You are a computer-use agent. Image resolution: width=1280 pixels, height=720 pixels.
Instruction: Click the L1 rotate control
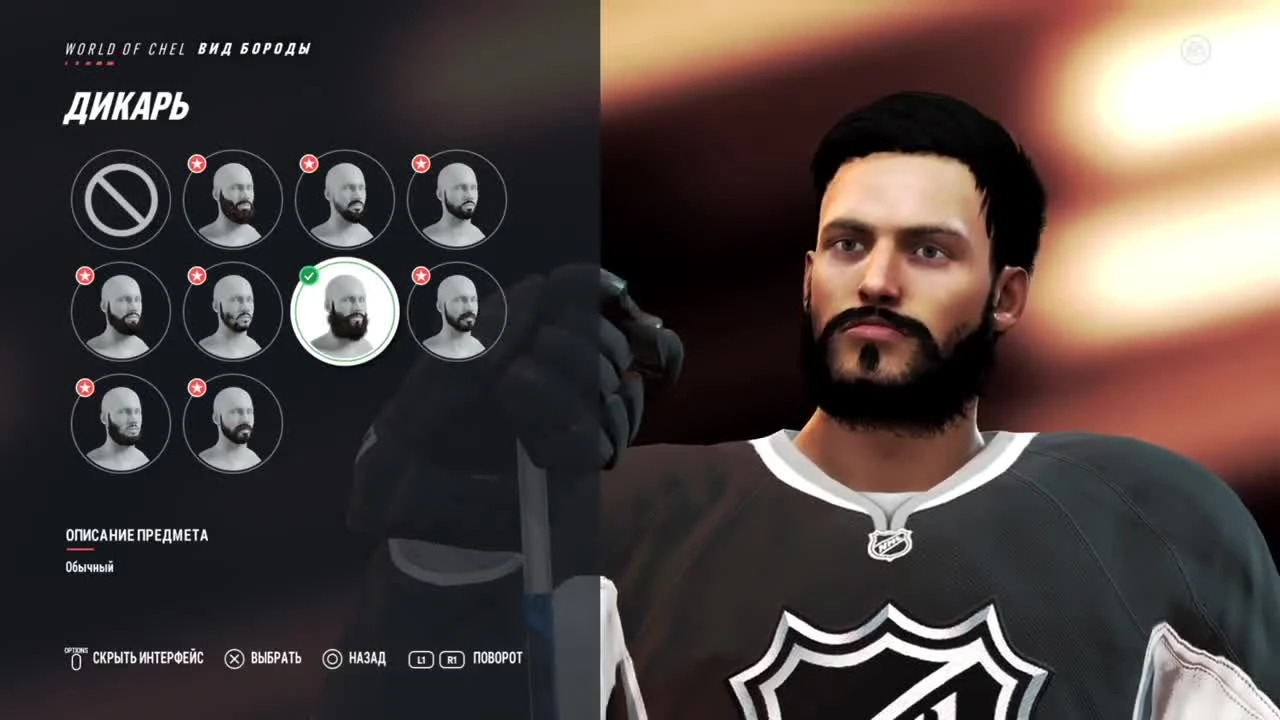[420, 659]
